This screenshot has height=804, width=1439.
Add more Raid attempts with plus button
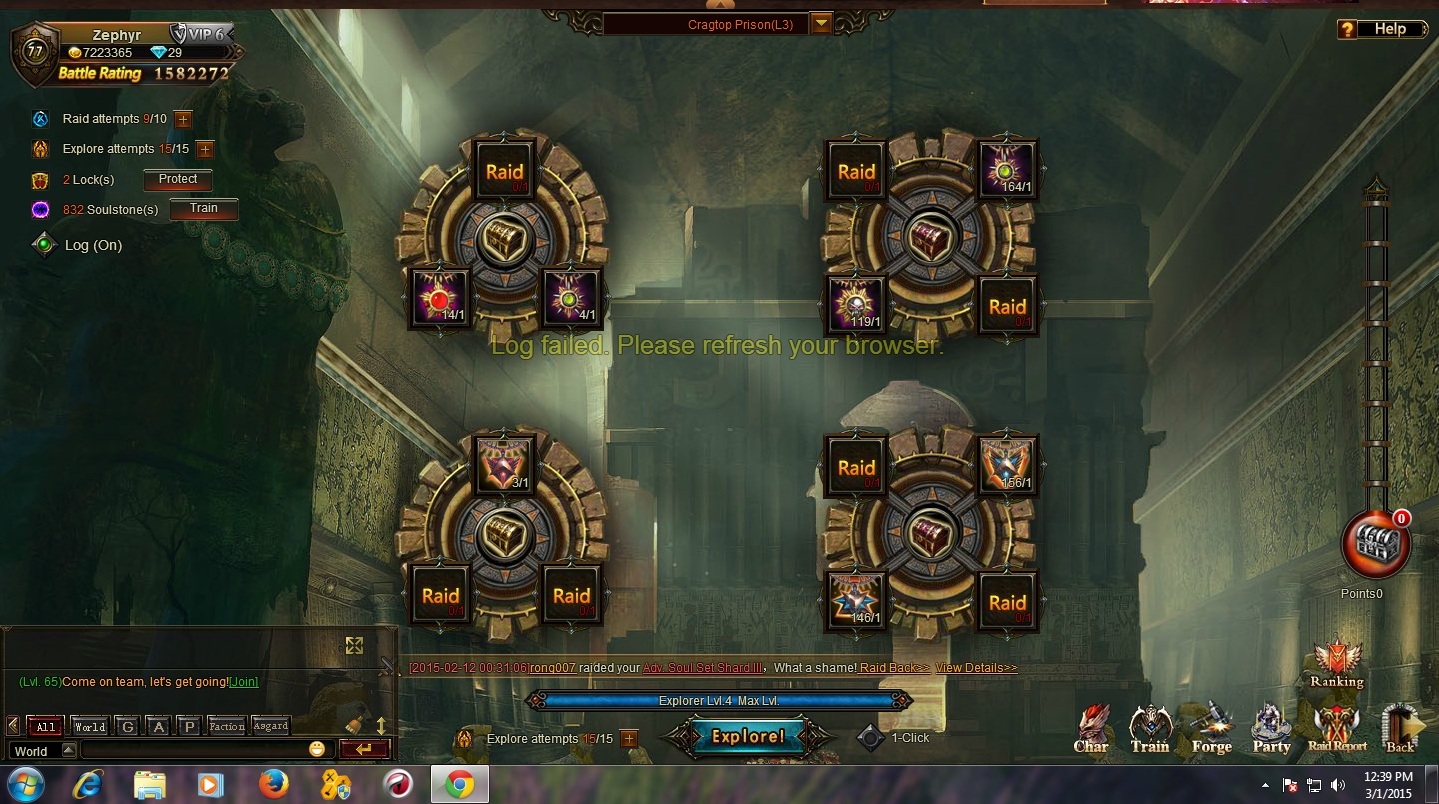183,119
